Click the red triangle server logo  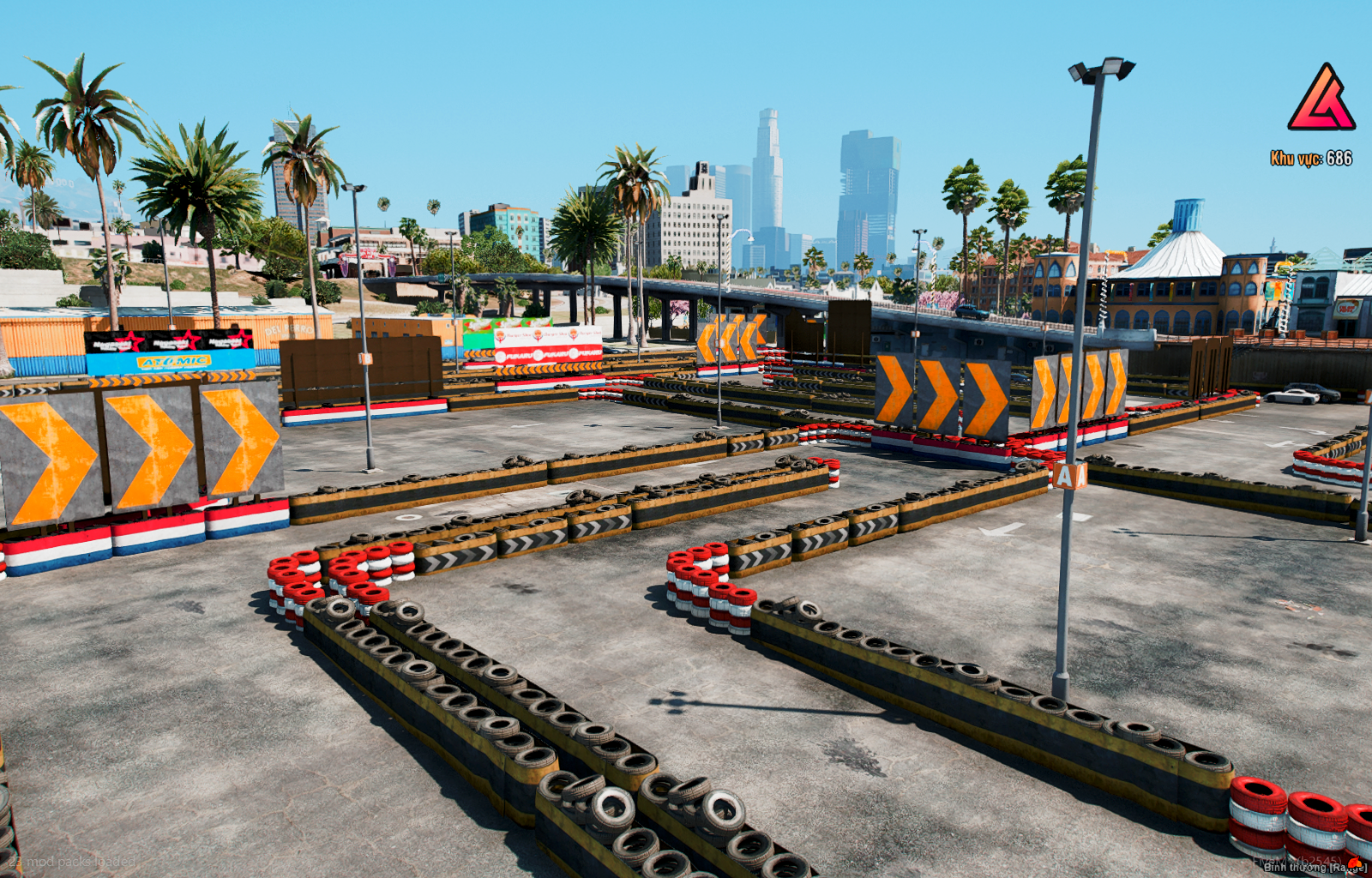pyautogui.click(x=1321, y=99)
